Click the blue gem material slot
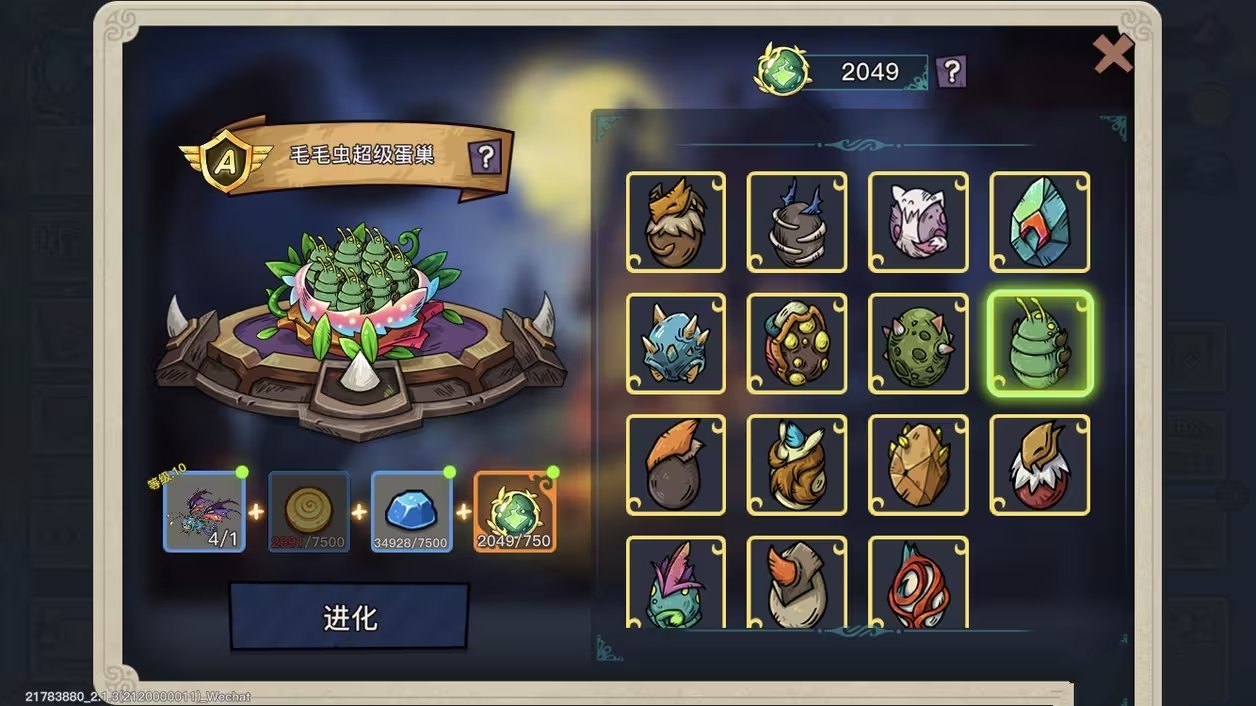 coord(411,512)
